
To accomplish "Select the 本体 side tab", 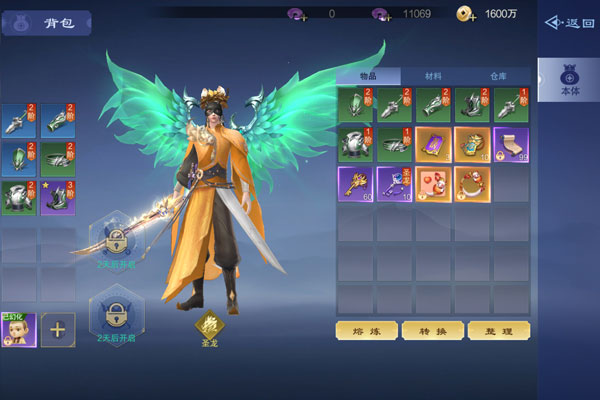I will [x=569, y=80].
